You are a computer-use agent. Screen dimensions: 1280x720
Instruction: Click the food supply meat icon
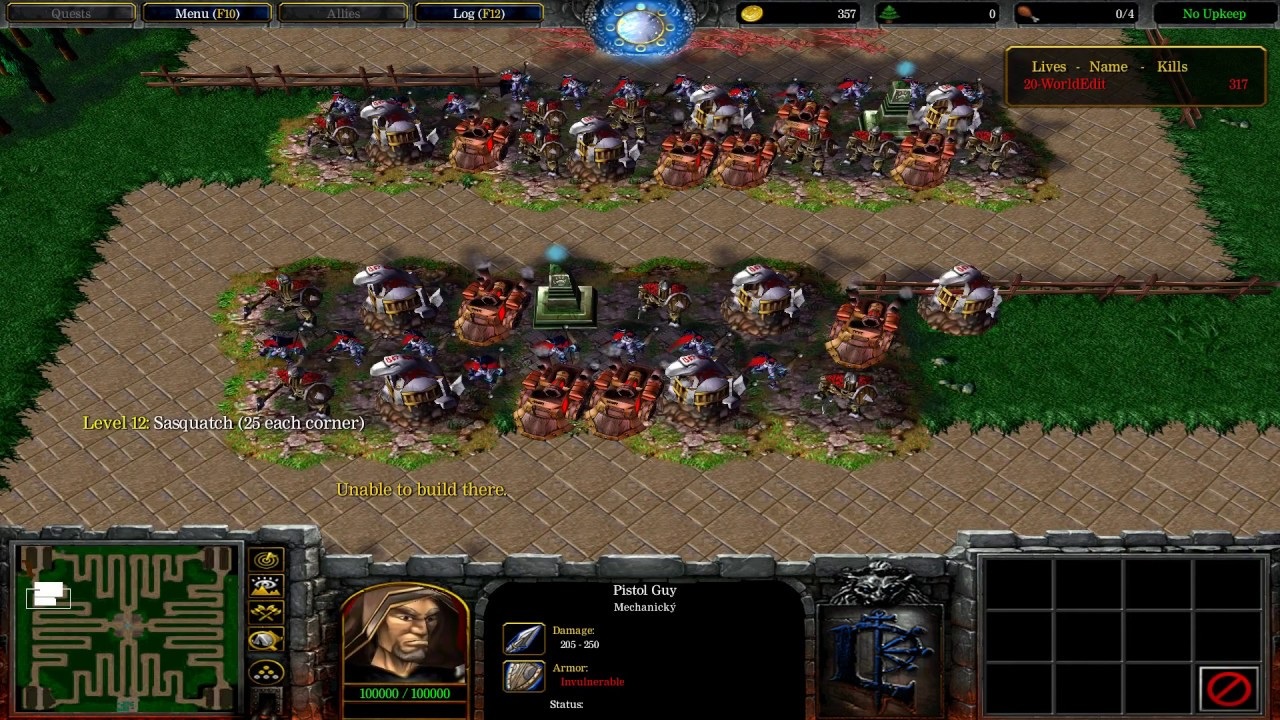[x=1027, y=14]
